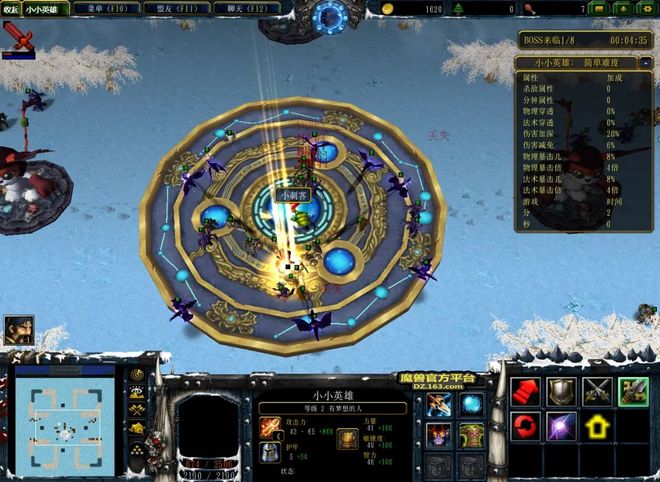Click the red circular arrows ability

526,428
